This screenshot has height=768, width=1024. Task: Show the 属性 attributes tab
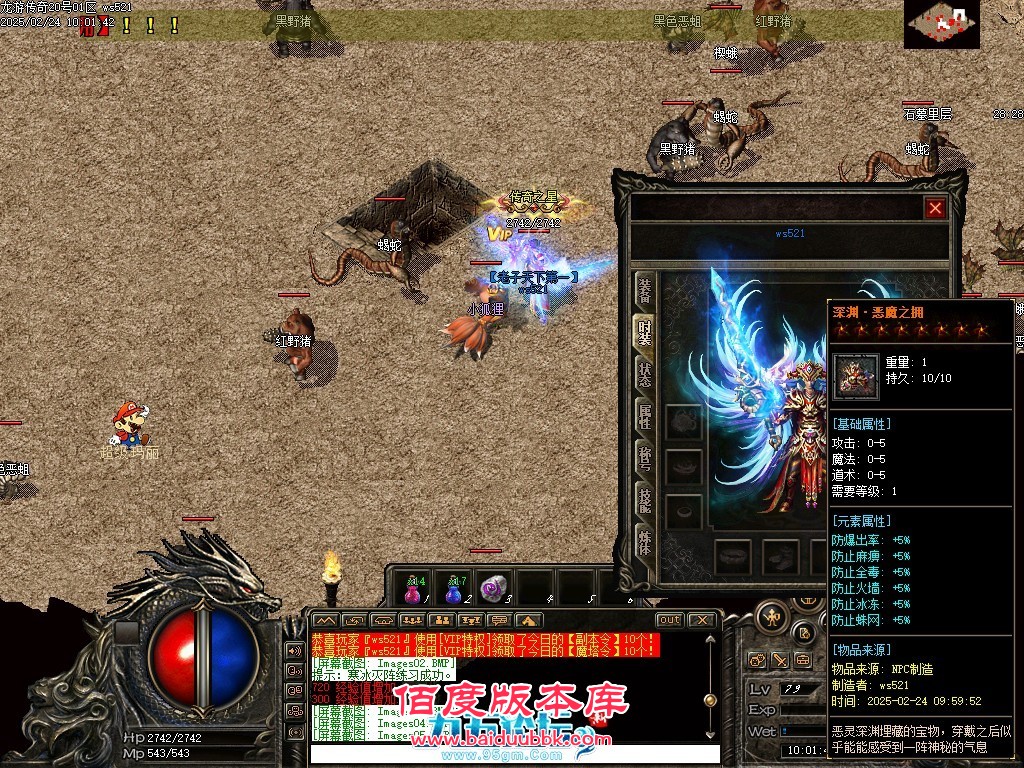tap(646, 417)
